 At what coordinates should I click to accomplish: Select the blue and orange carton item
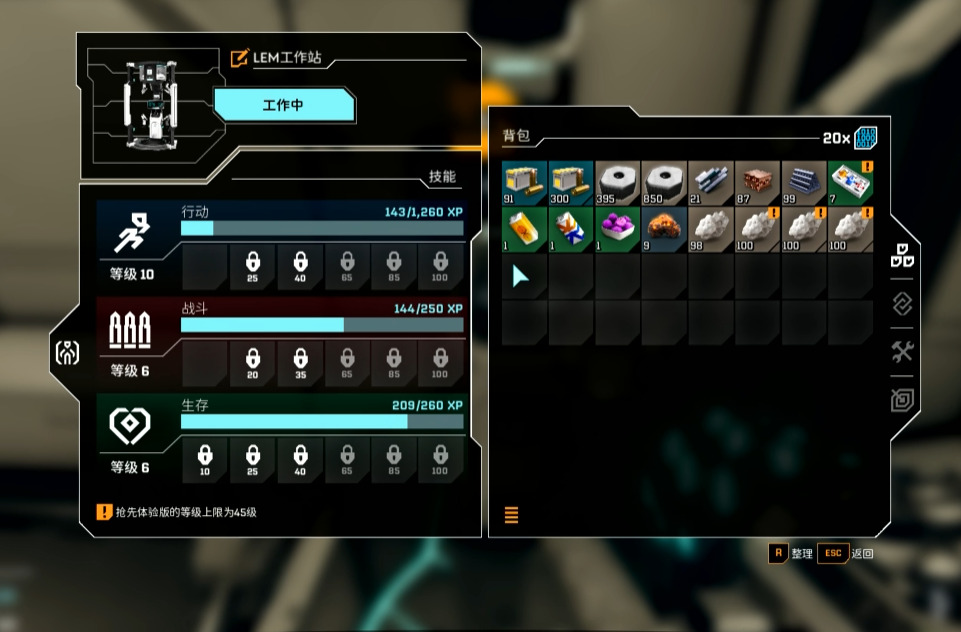click(571, 229)
